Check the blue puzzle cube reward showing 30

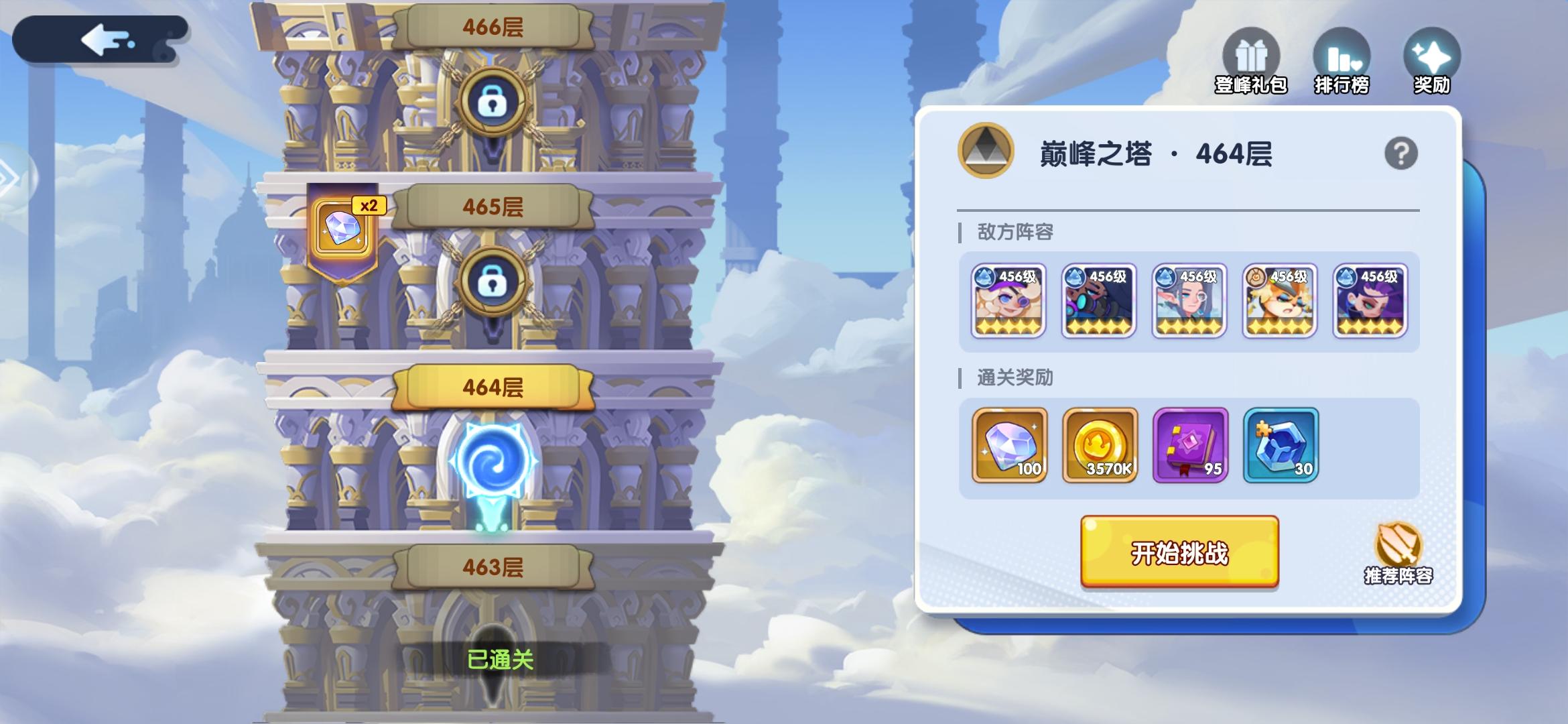(1281, 444)
